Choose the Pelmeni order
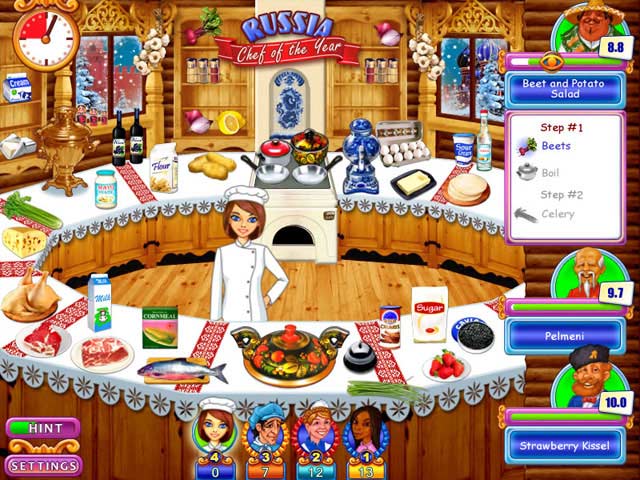This screenshot has width=640, height=480. pyautogui.click(x=565, y=336)
